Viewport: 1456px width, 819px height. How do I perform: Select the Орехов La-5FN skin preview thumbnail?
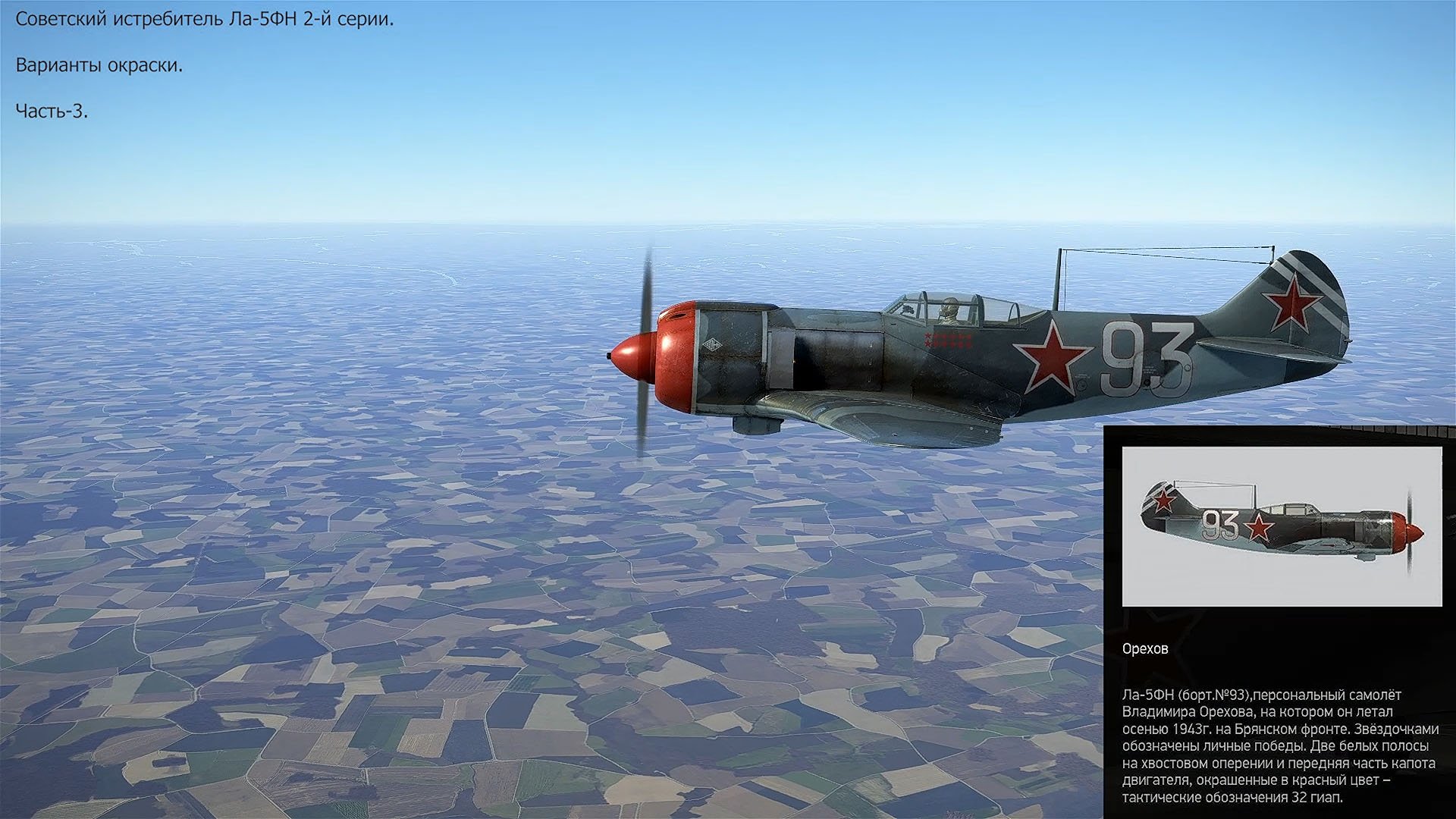1282,526
